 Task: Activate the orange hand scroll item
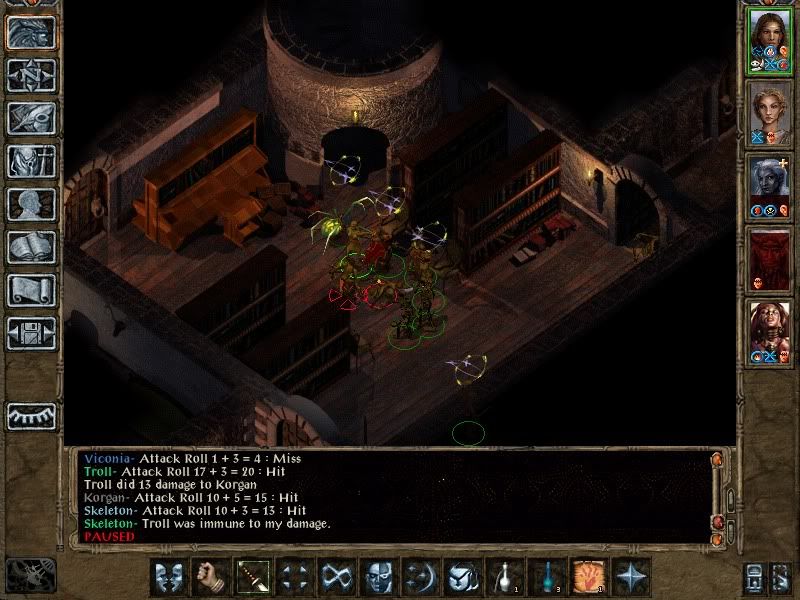click(586, 577)
